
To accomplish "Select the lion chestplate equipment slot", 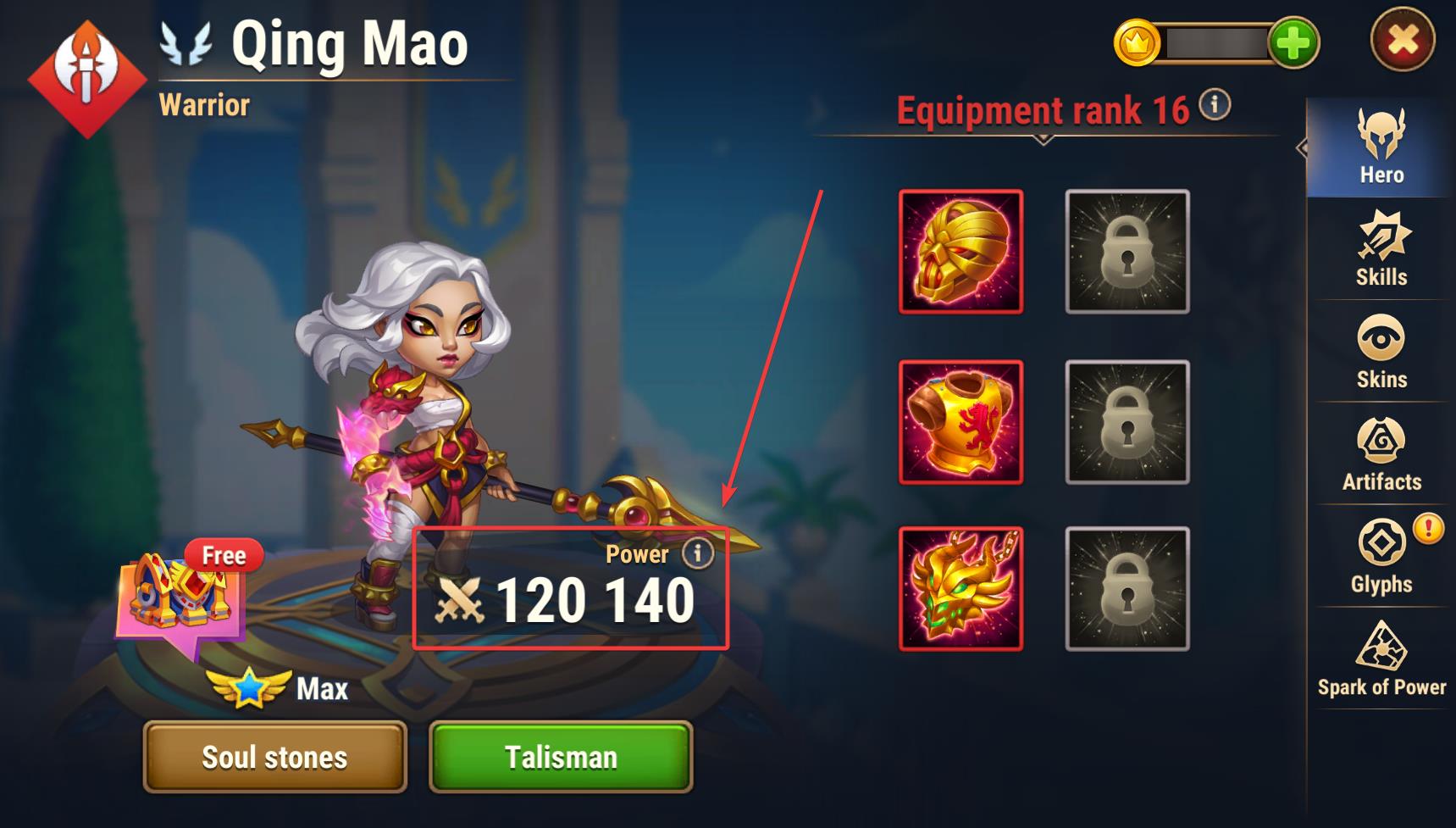I will [x=961, y=422].
